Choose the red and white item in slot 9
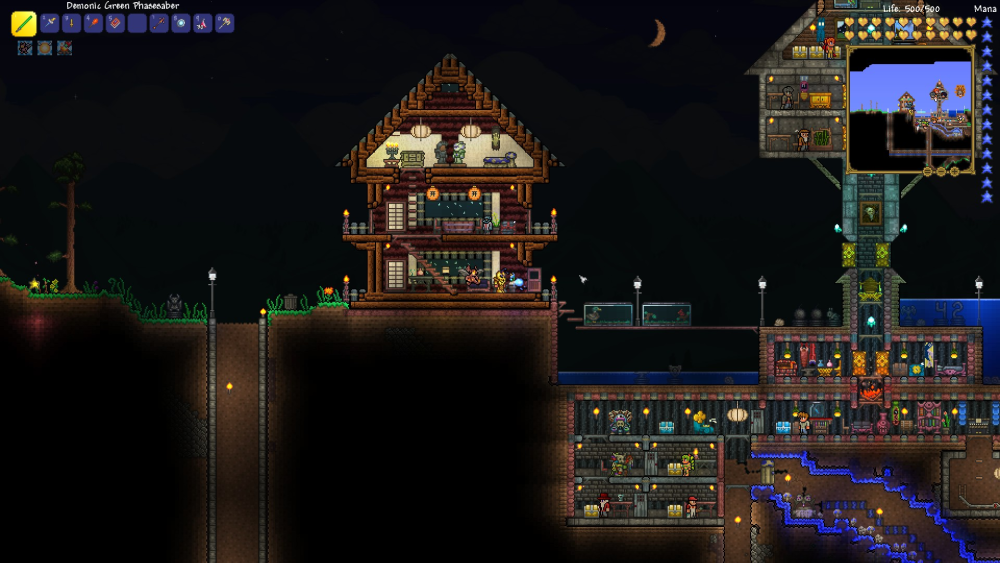This screenshot has height=563, width=1000. coord(203,22)
